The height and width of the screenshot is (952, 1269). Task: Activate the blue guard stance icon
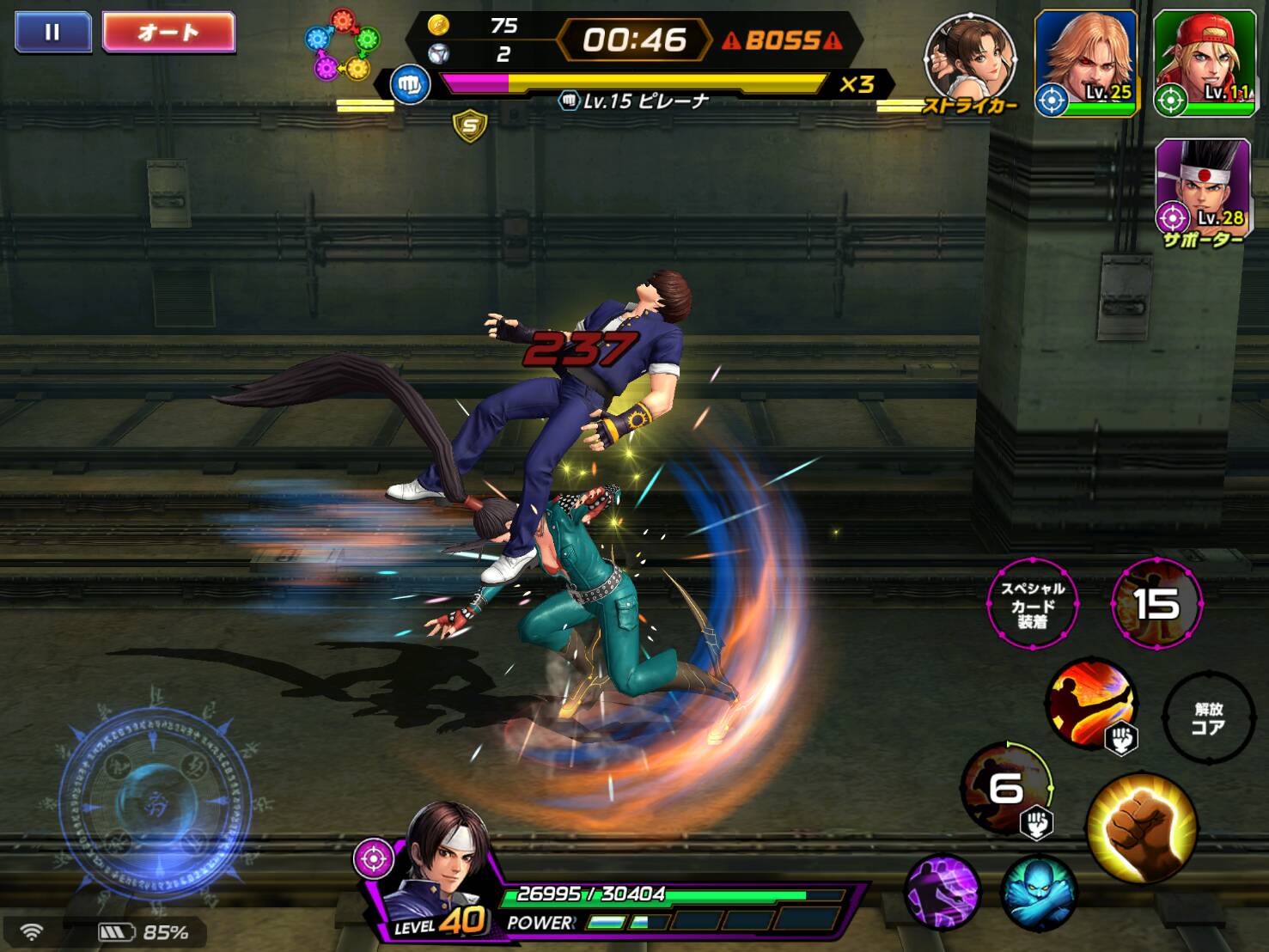1038,894
